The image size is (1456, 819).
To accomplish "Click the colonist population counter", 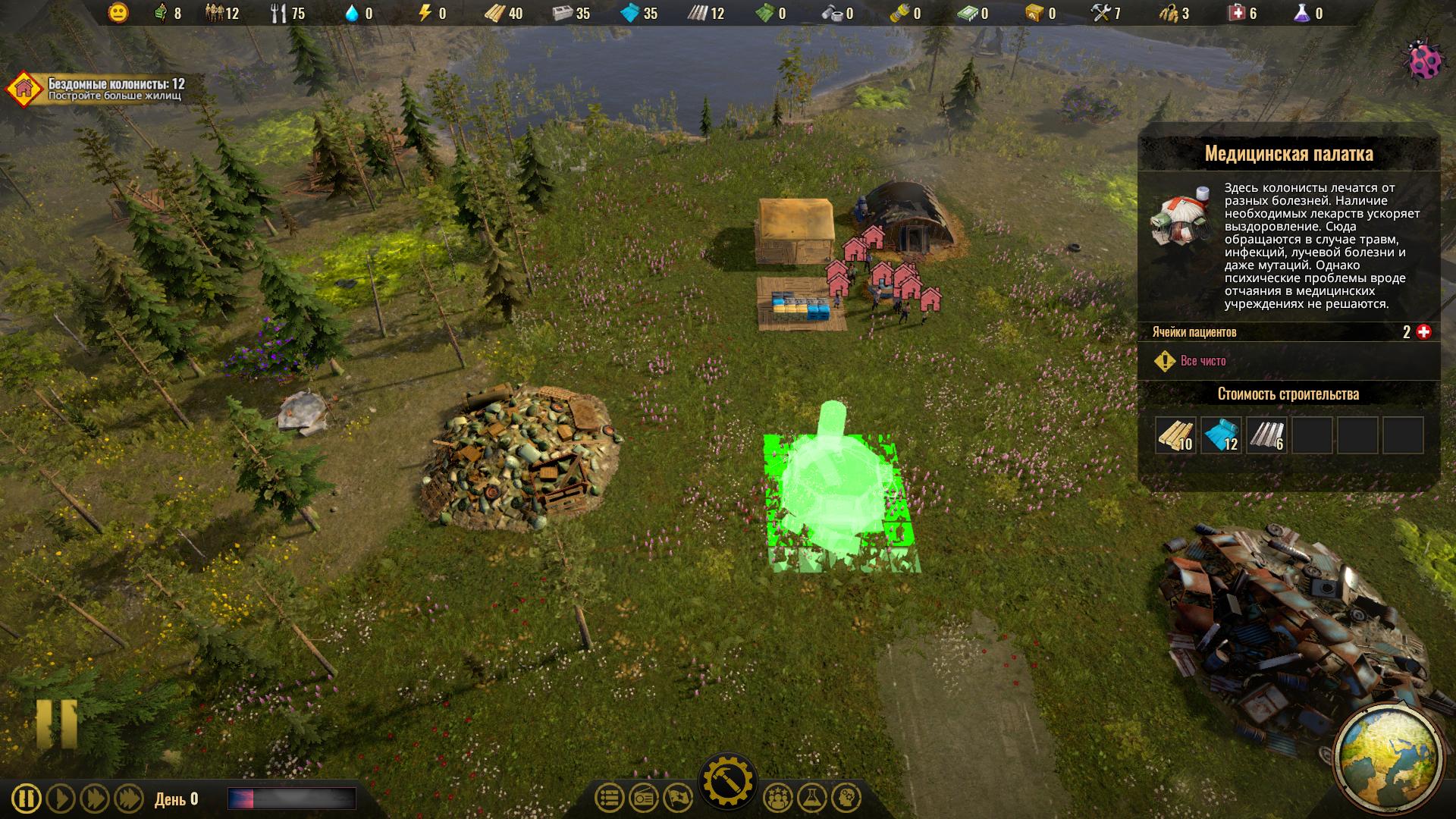I will [x=221, y=13].
